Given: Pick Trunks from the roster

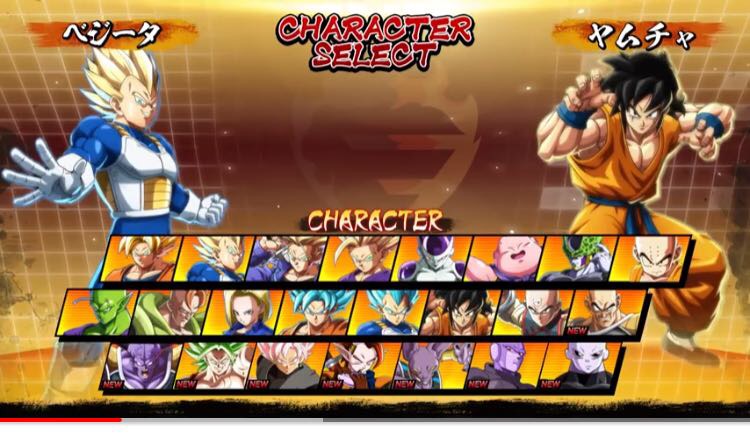Looking at the screenshot, I should [x=285, y=258].
